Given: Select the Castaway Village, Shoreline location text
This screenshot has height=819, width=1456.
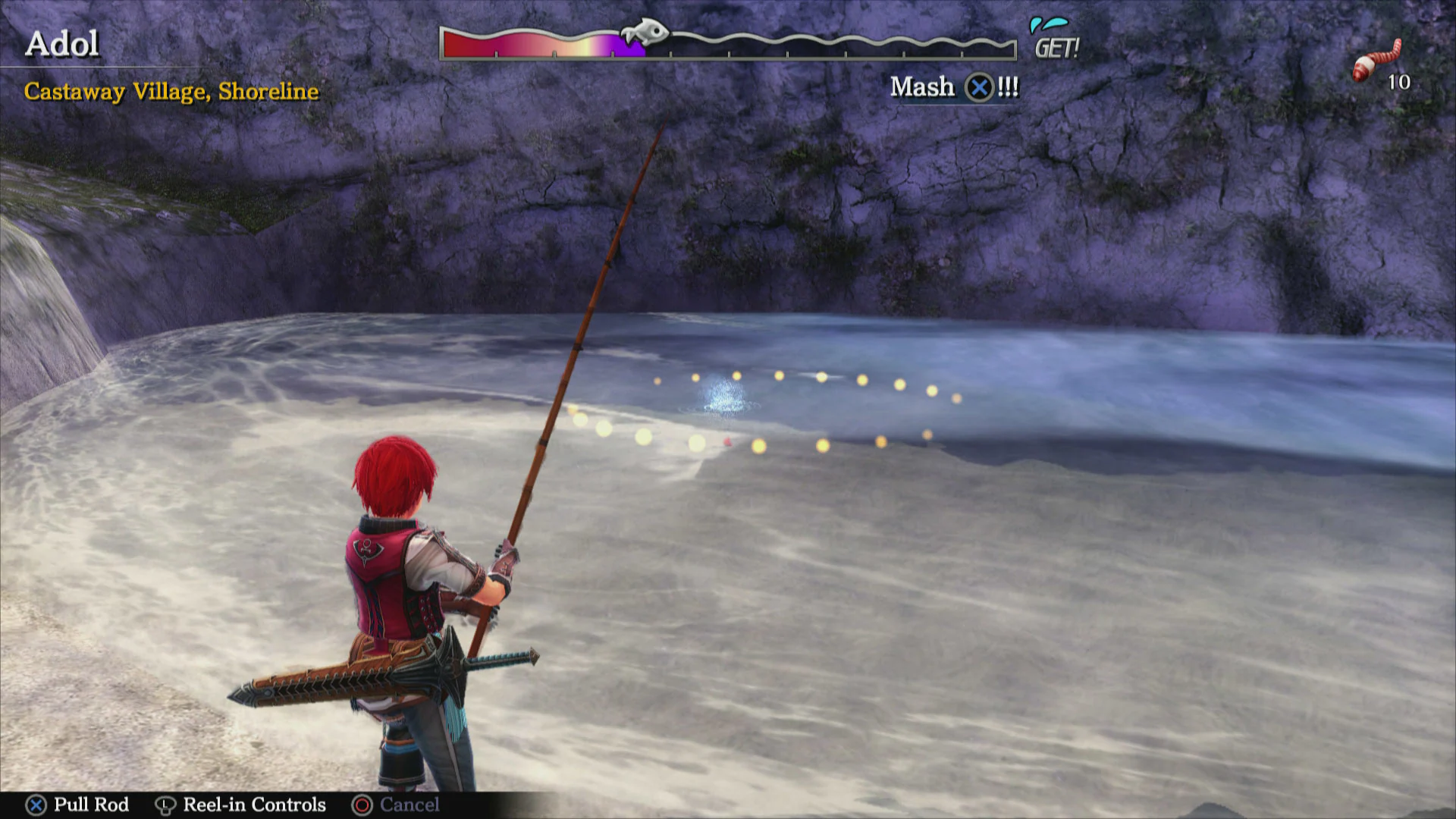Looking at the screenshot, I should click(x=171, y=92).
